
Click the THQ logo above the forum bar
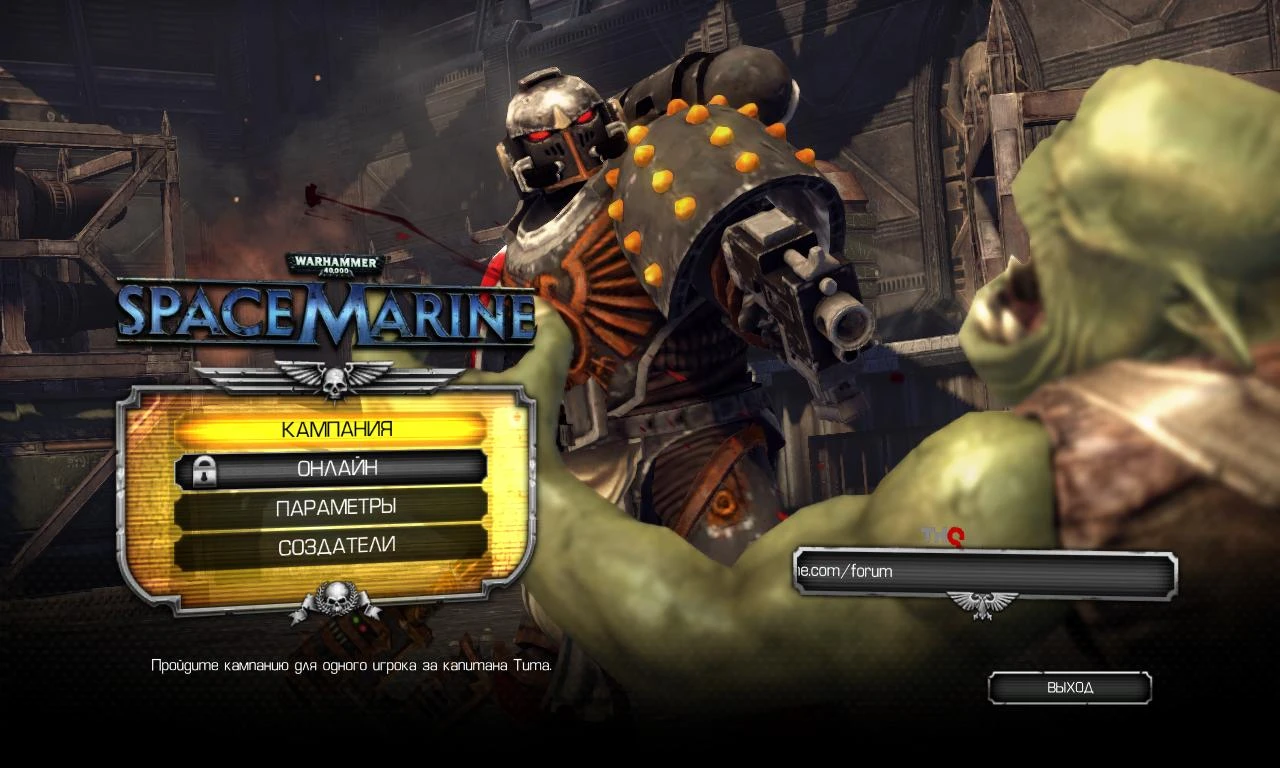click(945, 537)
